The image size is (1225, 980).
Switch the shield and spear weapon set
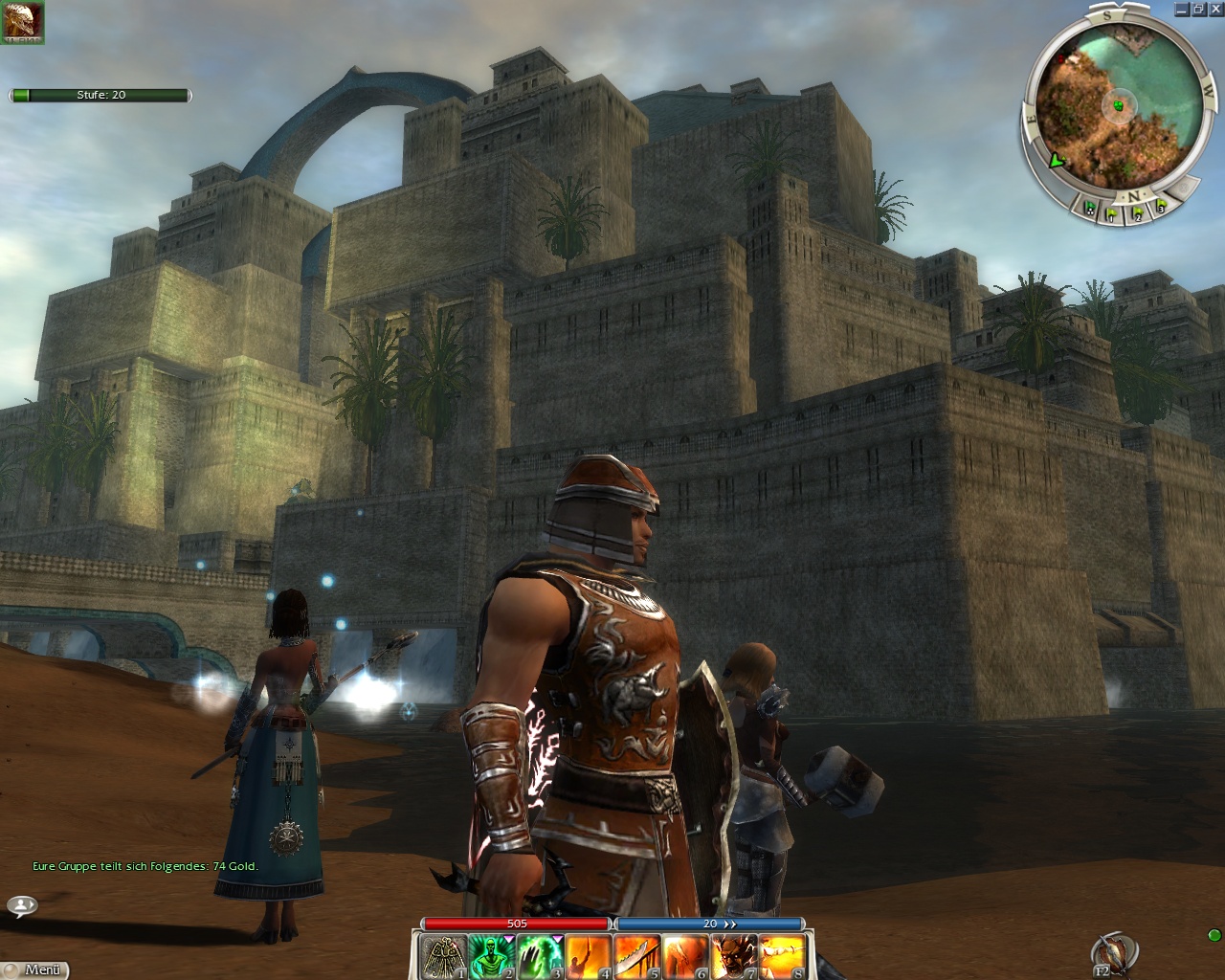(1113, 953)
